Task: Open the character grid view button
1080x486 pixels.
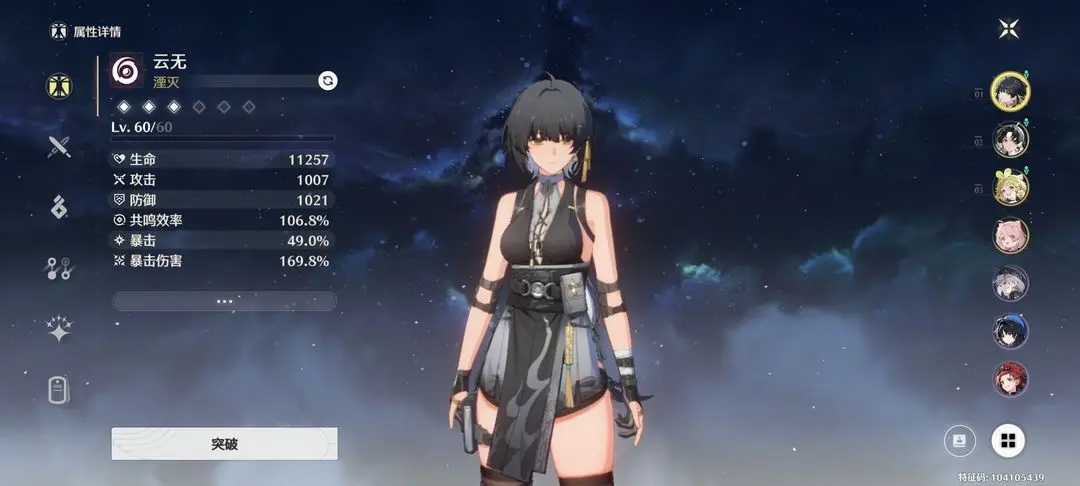Action: [1008, 439]
